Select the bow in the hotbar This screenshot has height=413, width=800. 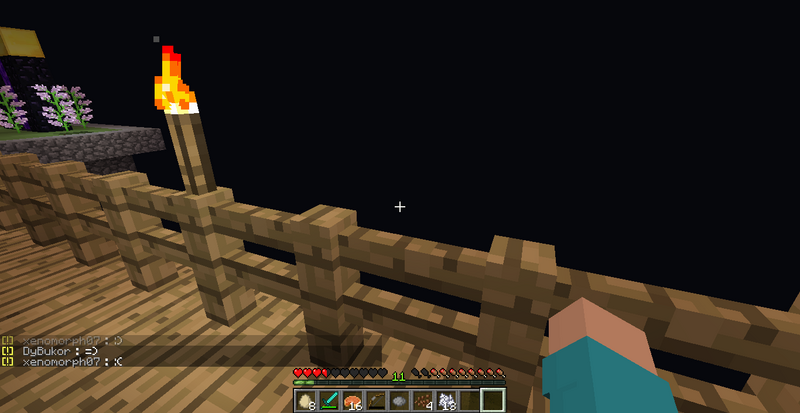point(375,401)
